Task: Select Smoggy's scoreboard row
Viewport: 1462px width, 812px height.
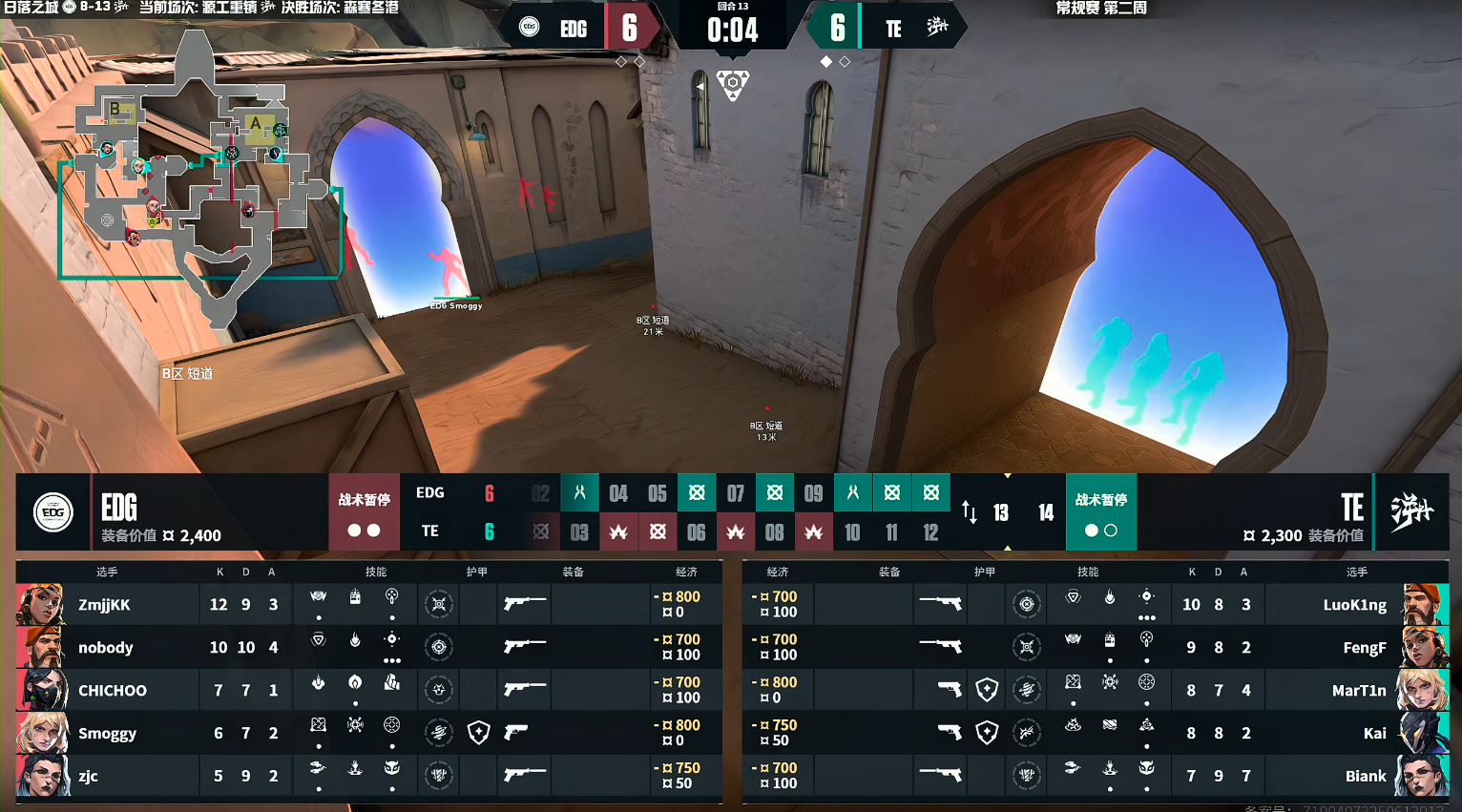Action: click(x=107, y=733)
